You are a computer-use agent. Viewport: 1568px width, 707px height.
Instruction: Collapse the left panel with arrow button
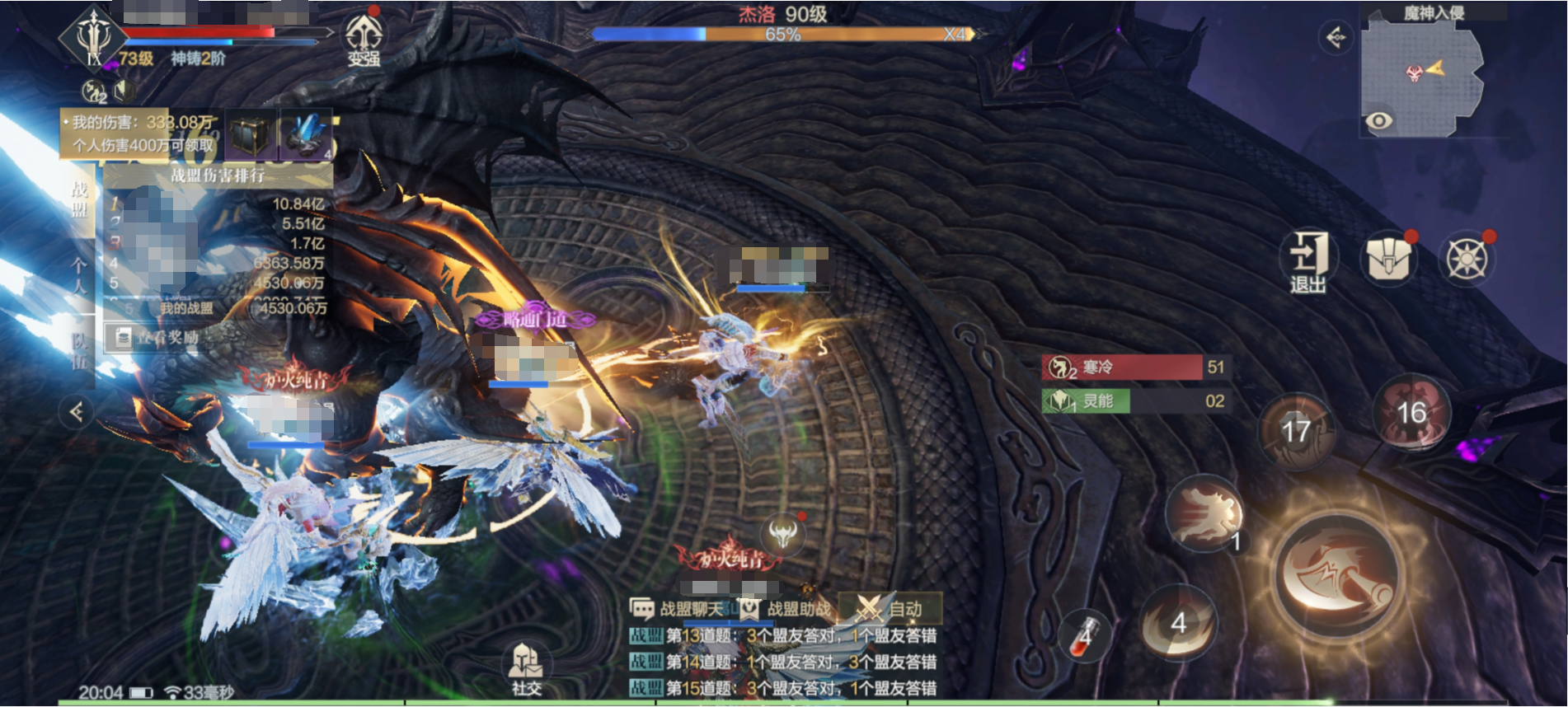[77, 411]
